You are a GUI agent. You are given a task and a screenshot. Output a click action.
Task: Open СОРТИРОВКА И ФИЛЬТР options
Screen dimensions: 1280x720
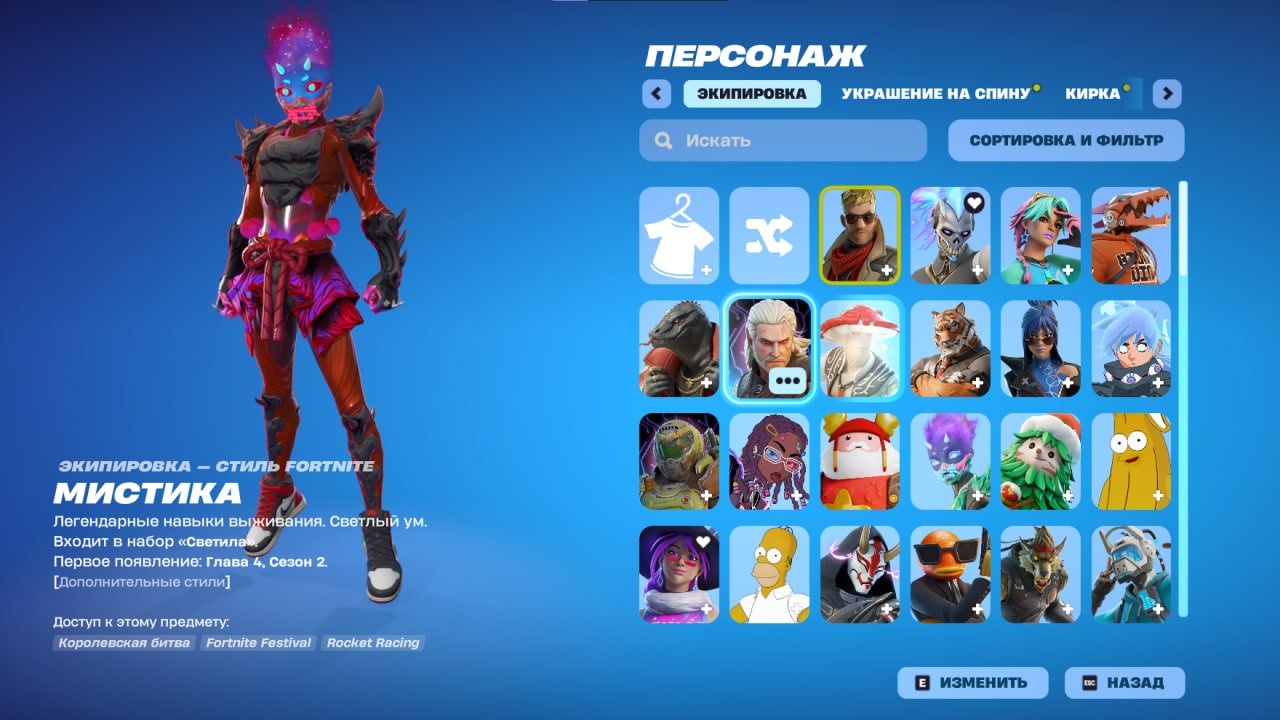1066,140
